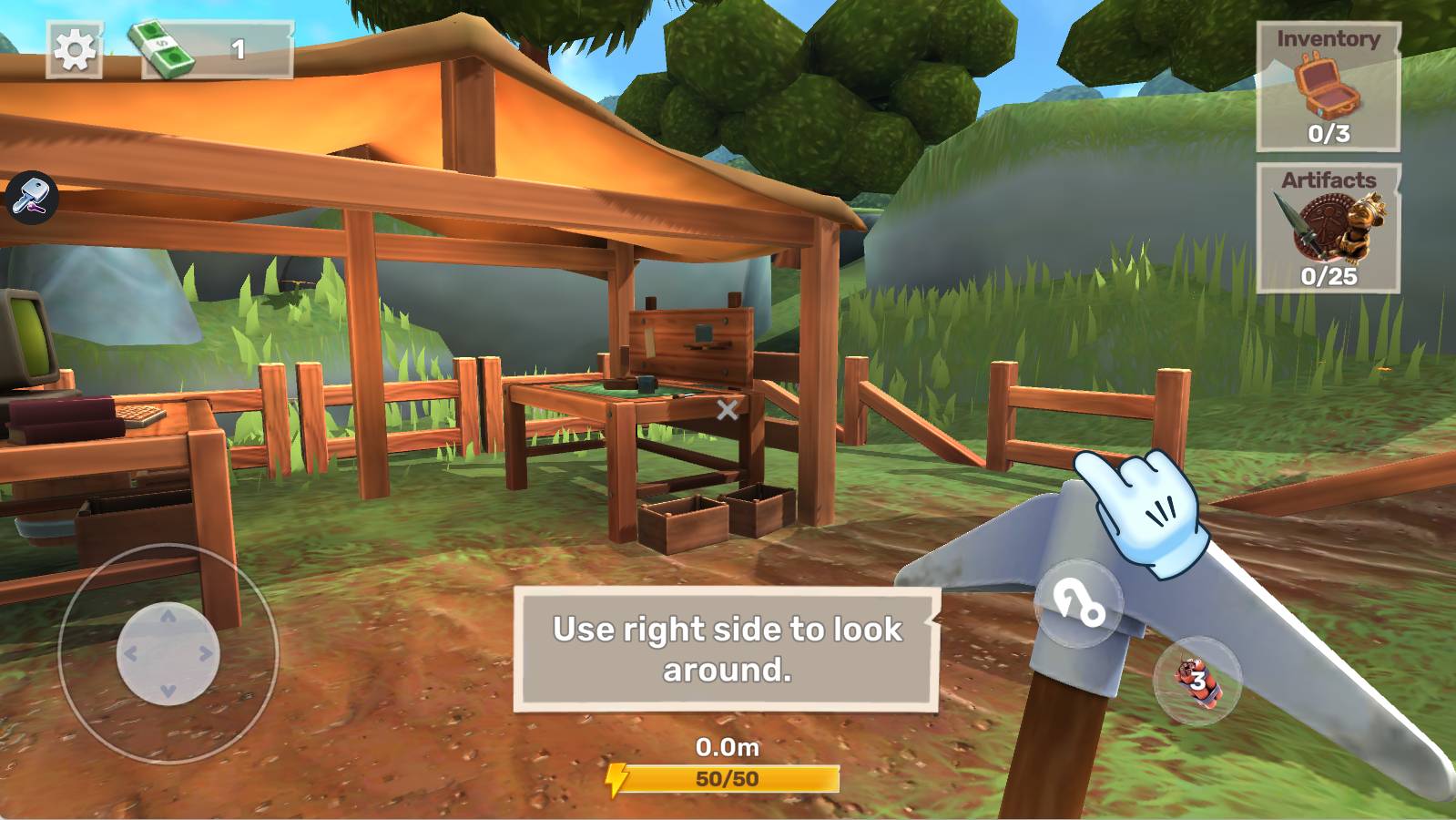Tap the key icon on left edge
1456x820 pixels.
[x=32, y=196]
